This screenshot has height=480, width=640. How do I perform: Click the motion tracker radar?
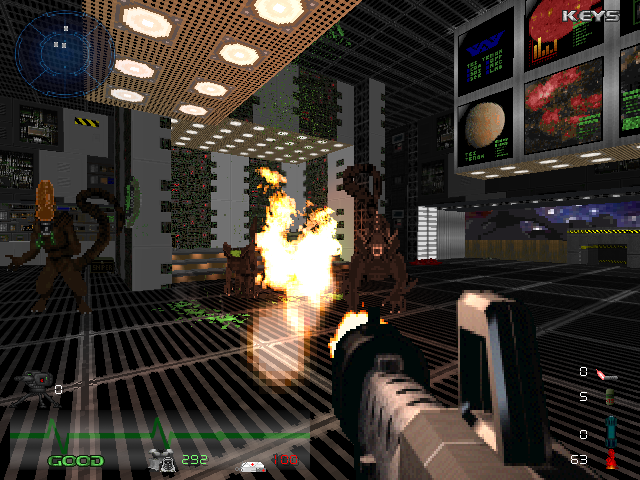click(x=63, y=48)
